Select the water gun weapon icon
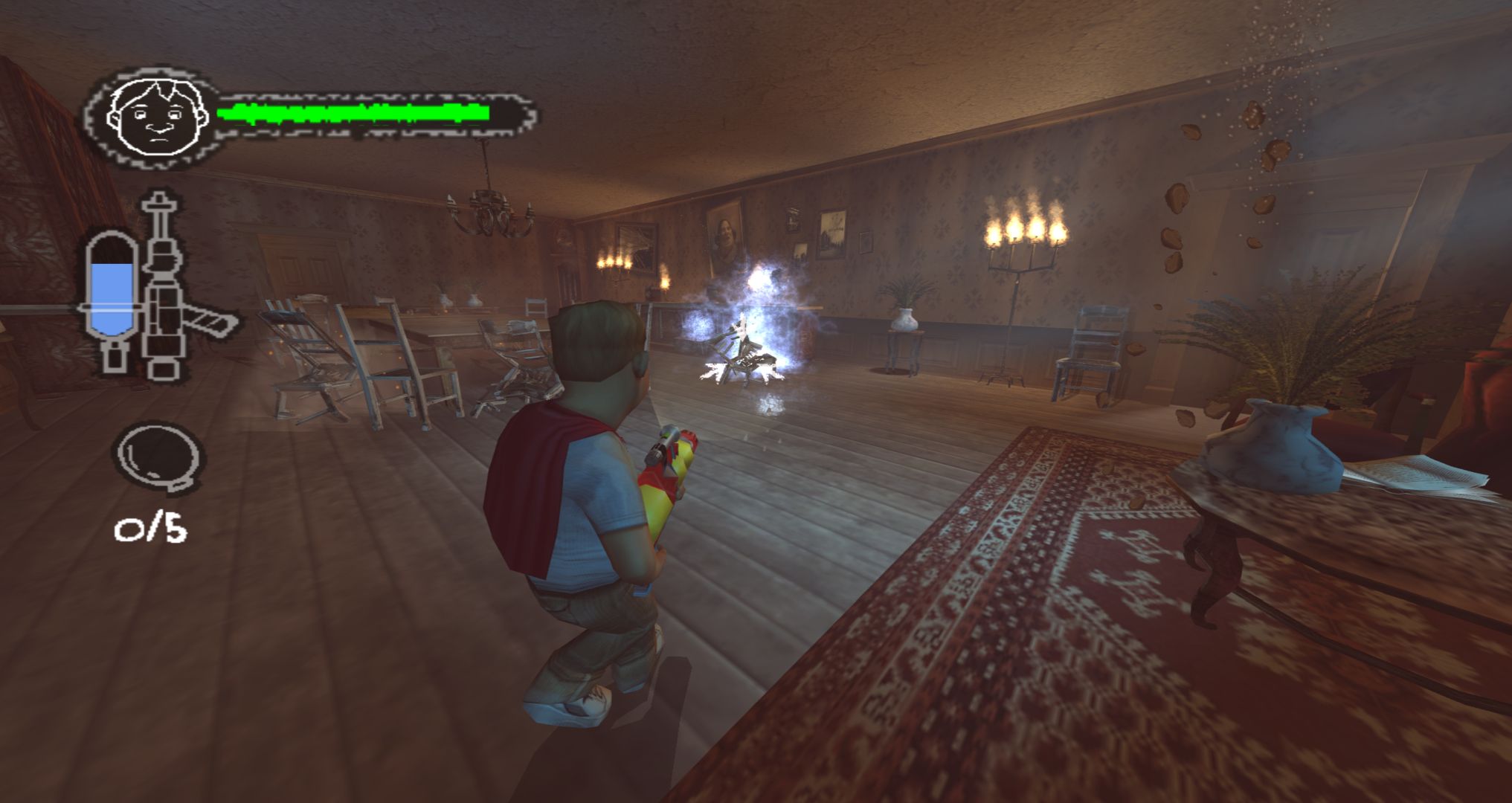This screenshot has height=803, width=1512. [173, 286]
